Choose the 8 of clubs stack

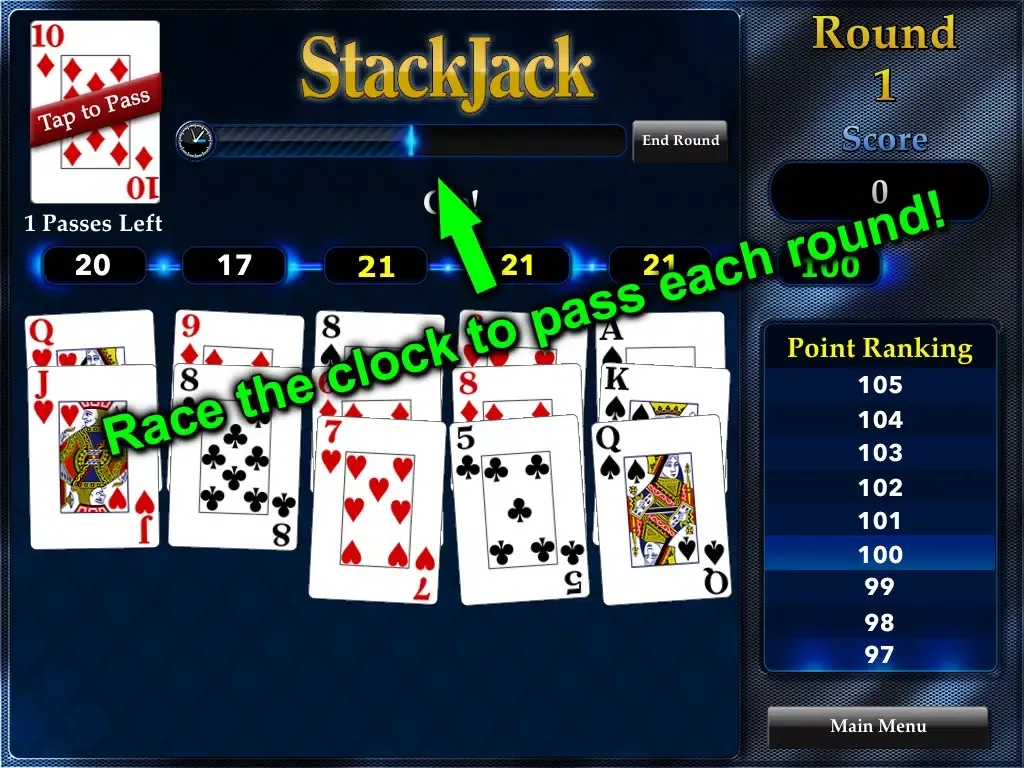coord(235,456)
